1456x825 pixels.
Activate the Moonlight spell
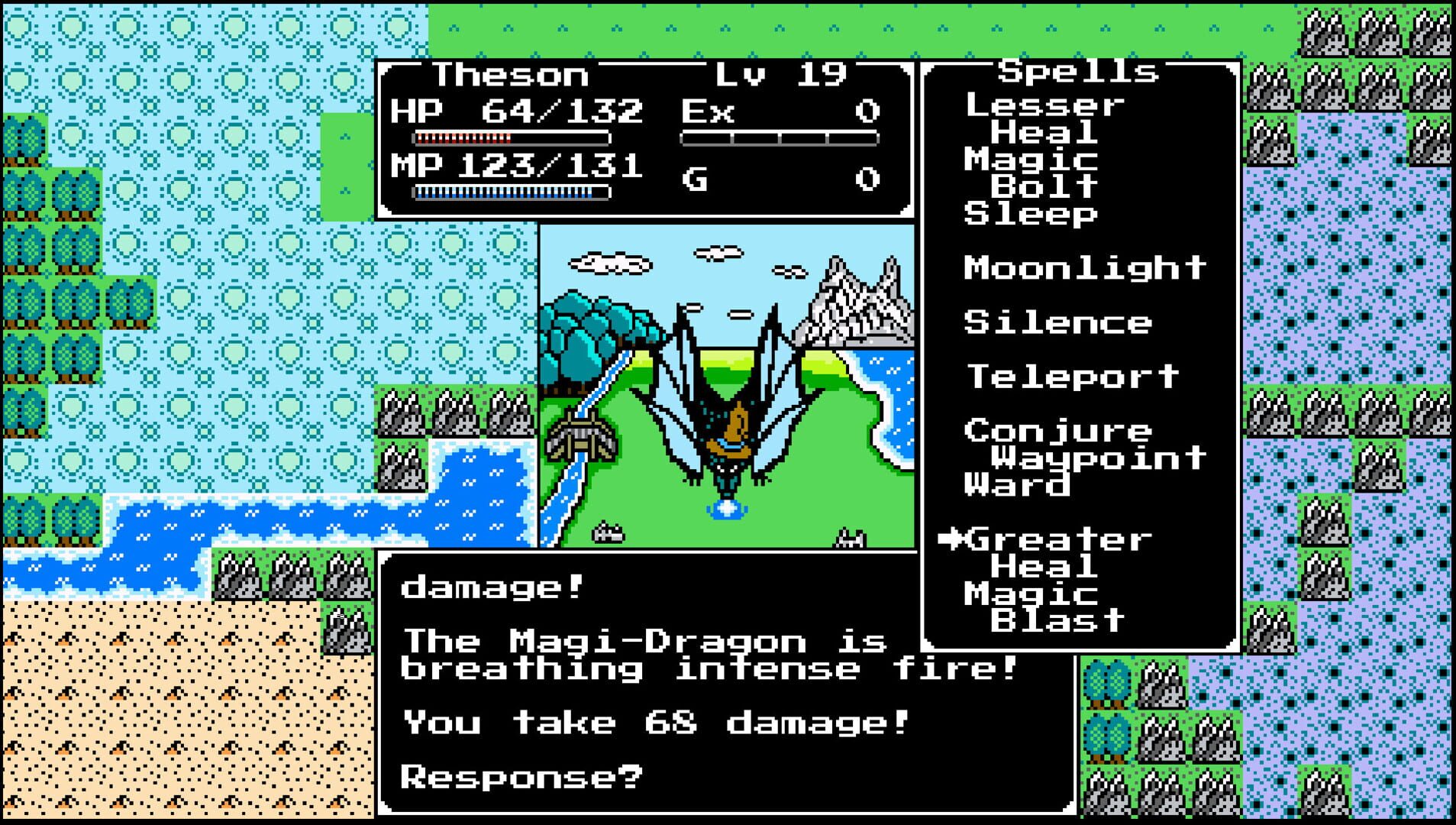(1083, 267)
